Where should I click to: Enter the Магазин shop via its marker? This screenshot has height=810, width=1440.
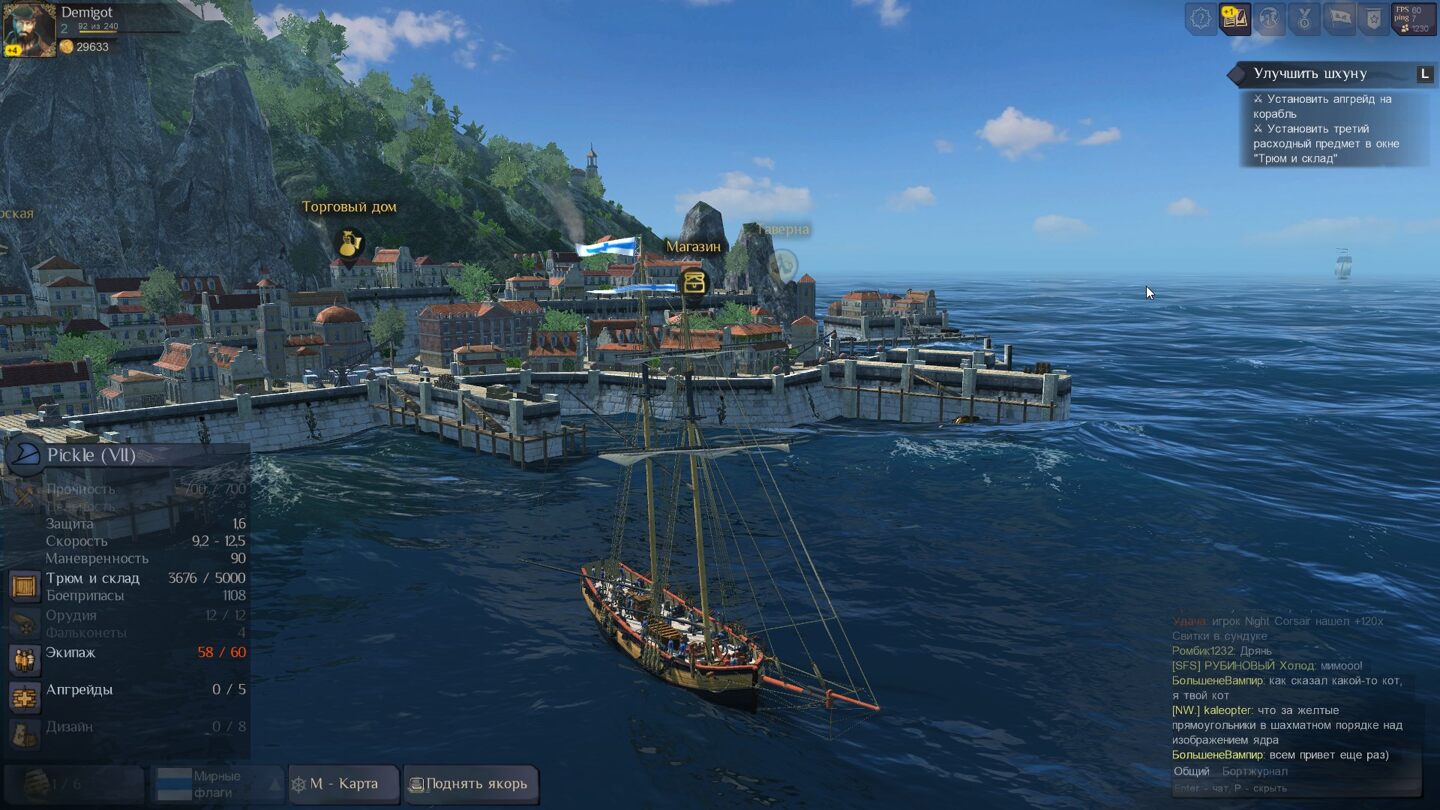(693, 281)
